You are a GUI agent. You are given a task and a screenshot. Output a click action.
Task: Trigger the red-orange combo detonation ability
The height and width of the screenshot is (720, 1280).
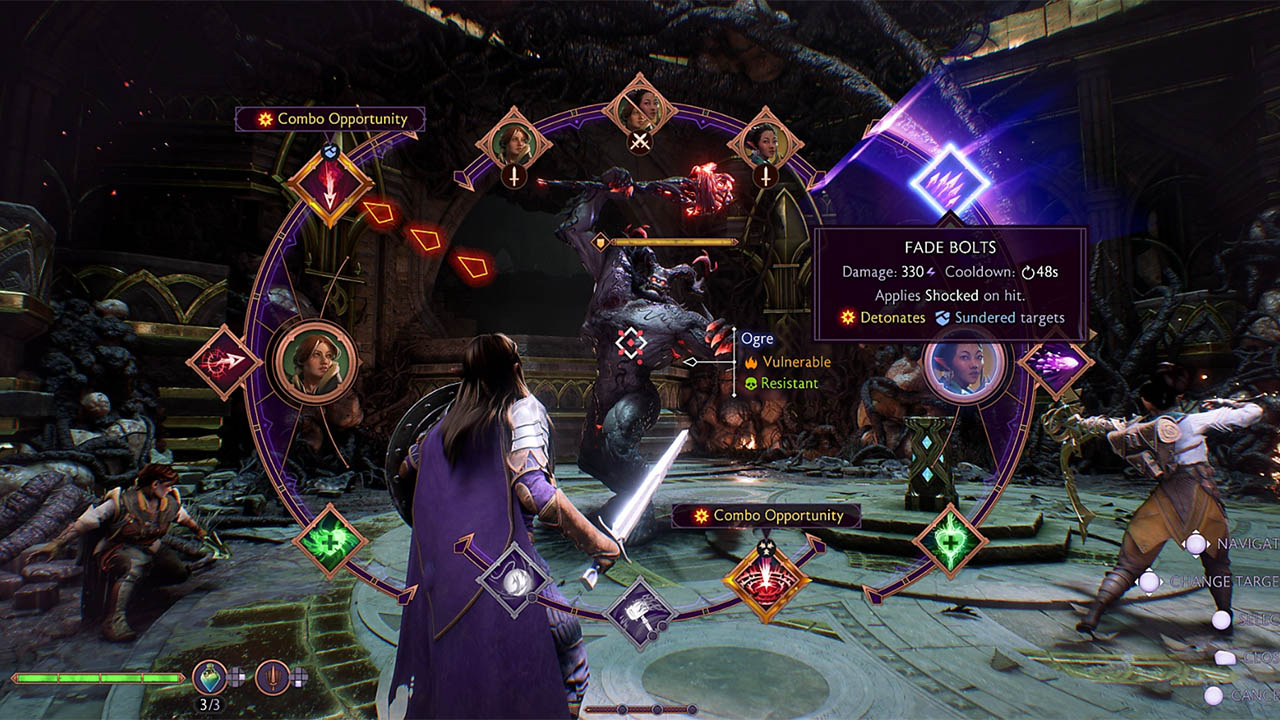[765, 580]
